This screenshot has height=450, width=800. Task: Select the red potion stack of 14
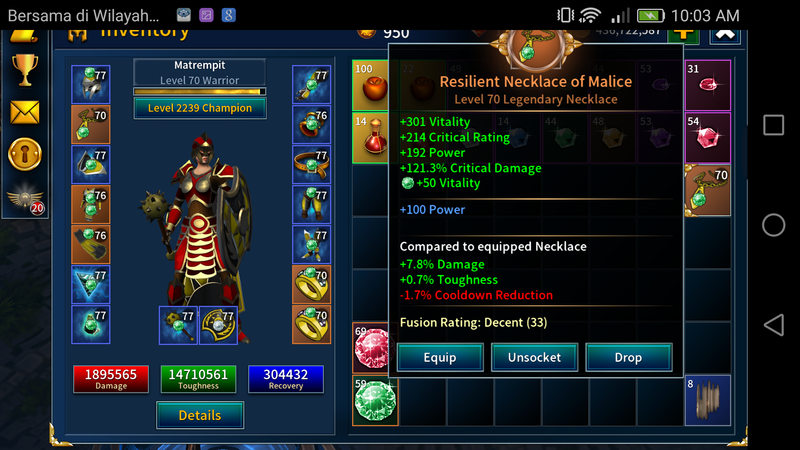click(x=372, y=137)
